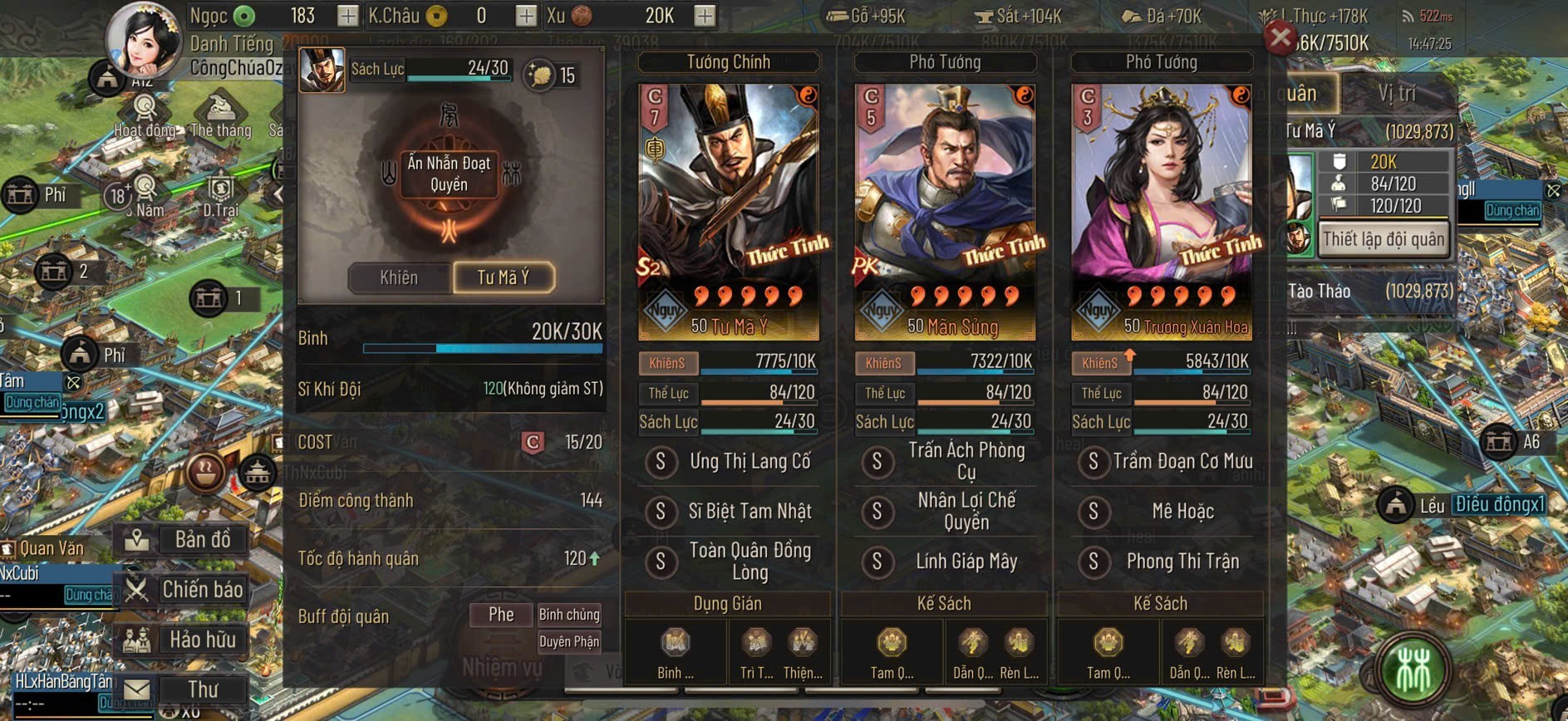Click Thiết lập đội quân button
Viewport: 1568px width, 721px height.
click(x=1384, y=239)
